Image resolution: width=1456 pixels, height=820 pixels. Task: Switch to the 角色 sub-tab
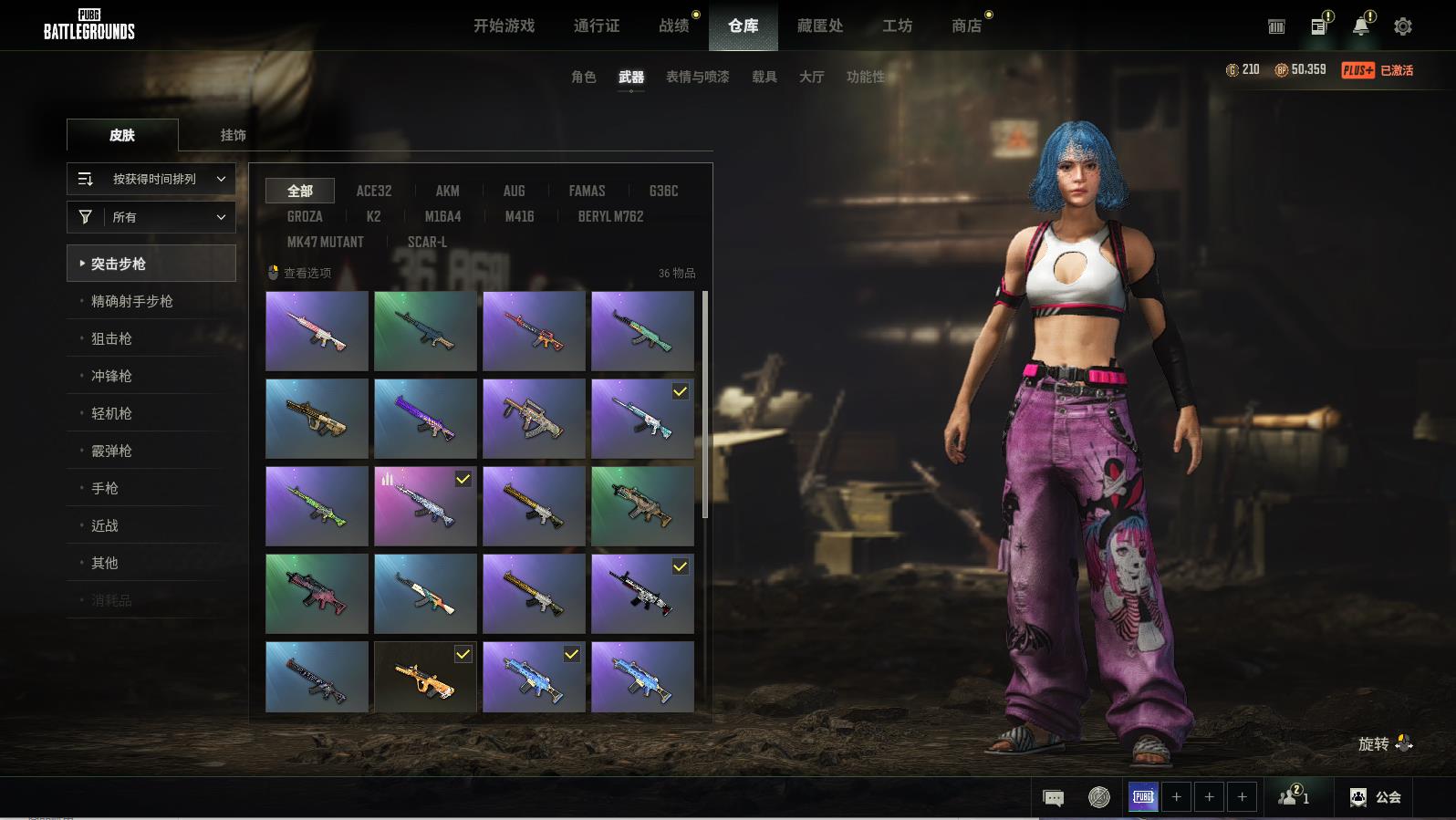(x=584, y=77)
